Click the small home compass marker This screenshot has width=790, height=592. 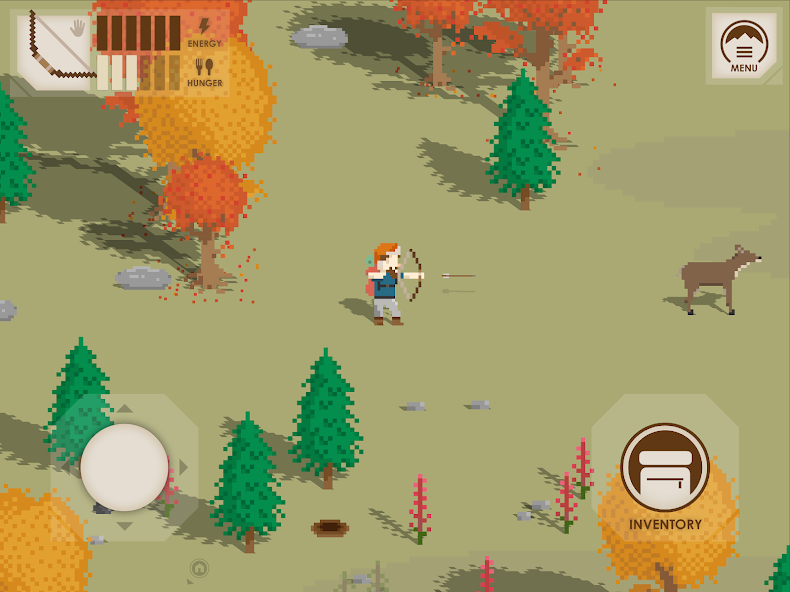pos(199,569)
